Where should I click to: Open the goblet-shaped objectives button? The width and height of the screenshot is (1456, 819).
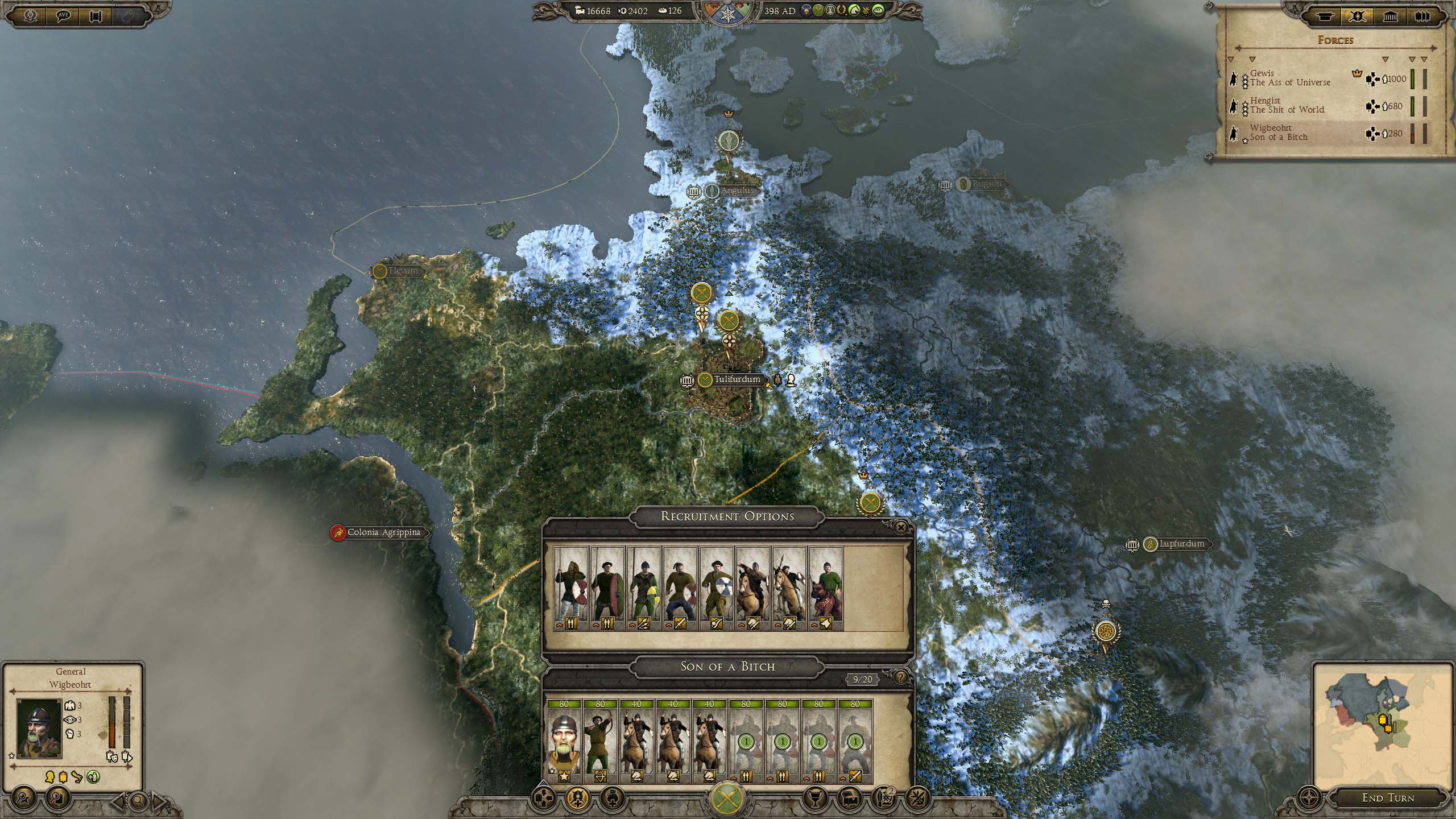point(814,799)
